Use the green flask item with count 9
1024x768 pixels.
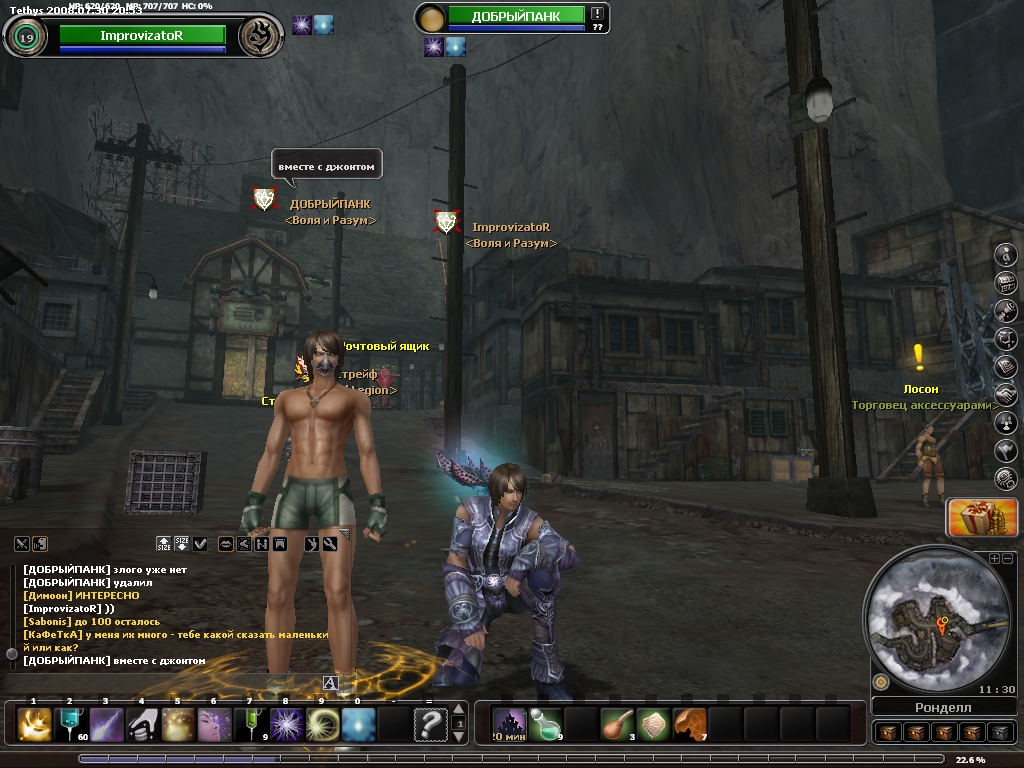544,723
